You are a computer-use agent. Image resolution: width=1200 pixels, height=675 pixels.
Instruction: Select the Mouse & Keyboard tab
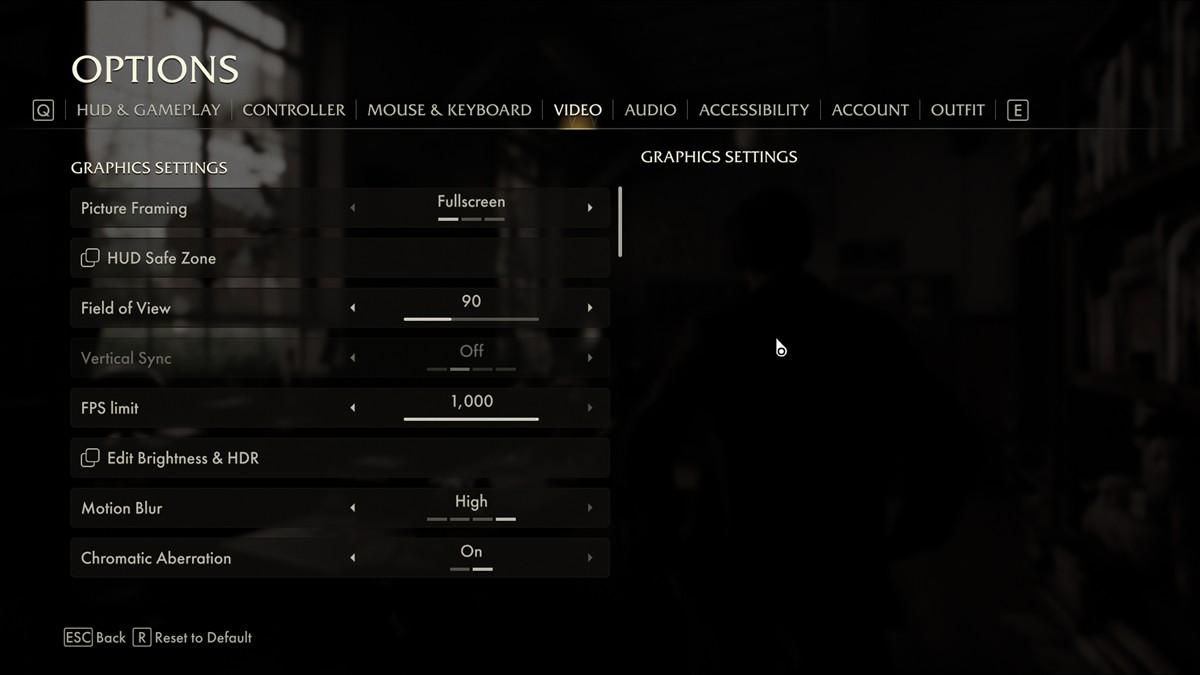click(449, 110)
